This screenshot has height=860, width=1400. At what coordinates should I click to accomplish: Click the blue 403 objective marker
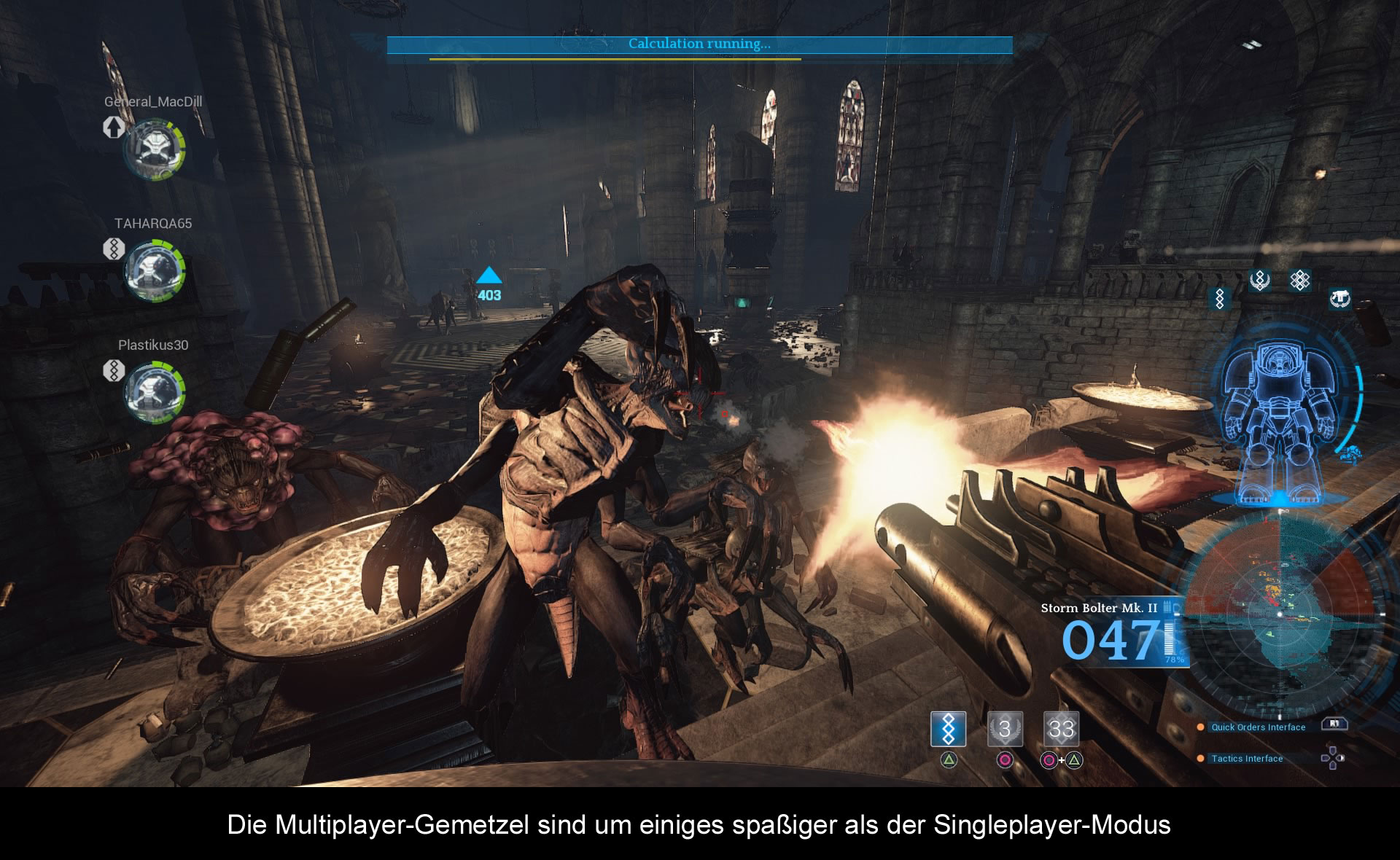coord(489,284)
